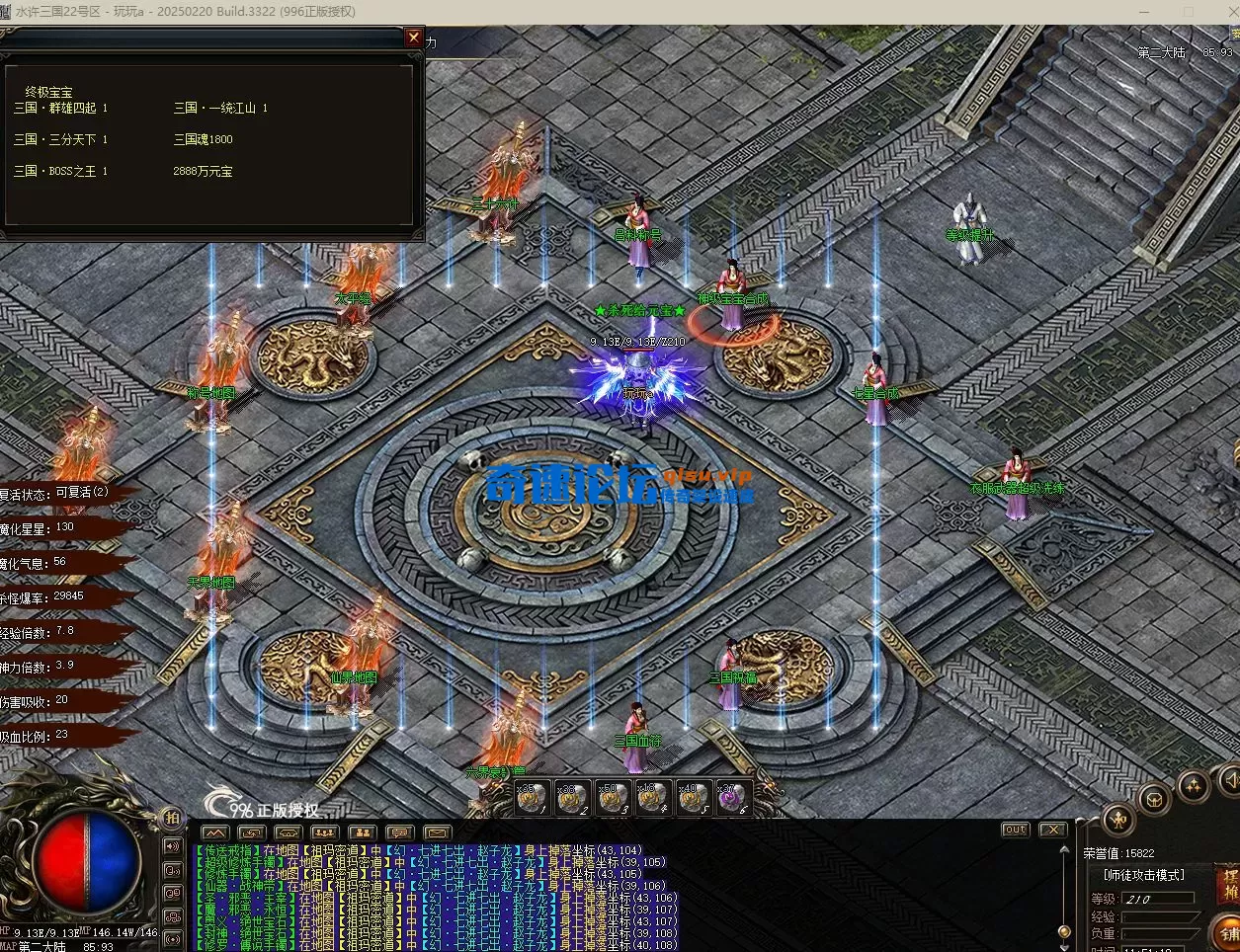Switch the 师徒攻击模式 attack mode label
The width and height of the screenshot is (1240, 952).
tap(1143, 876)
